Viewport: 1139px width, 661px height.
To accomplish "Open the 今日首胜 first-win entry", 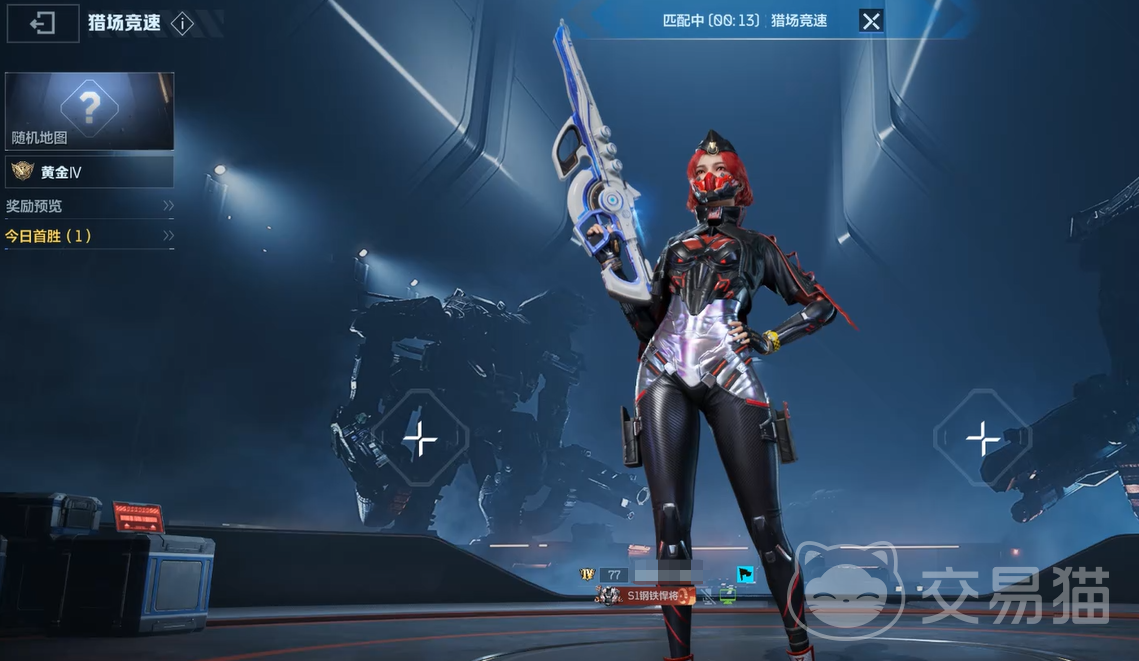I will click(x=89, y=236).
